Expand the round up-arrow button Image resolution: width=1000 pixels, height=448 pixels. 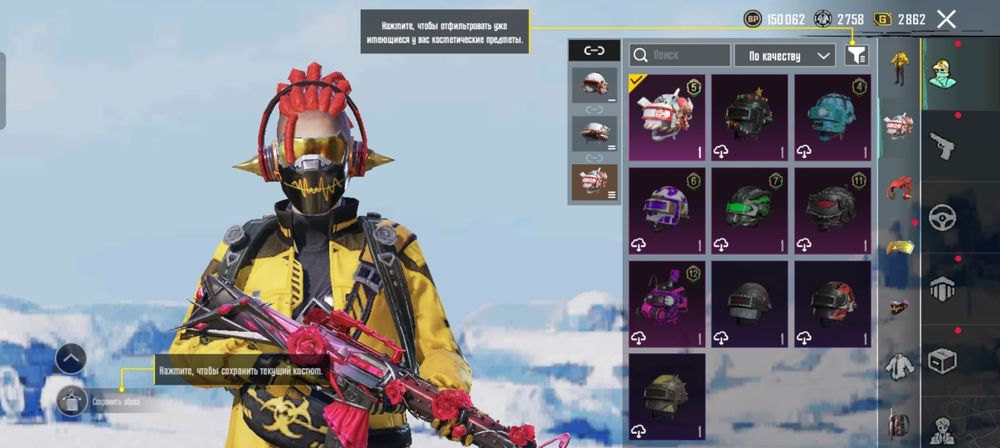[x=70, y=358]
